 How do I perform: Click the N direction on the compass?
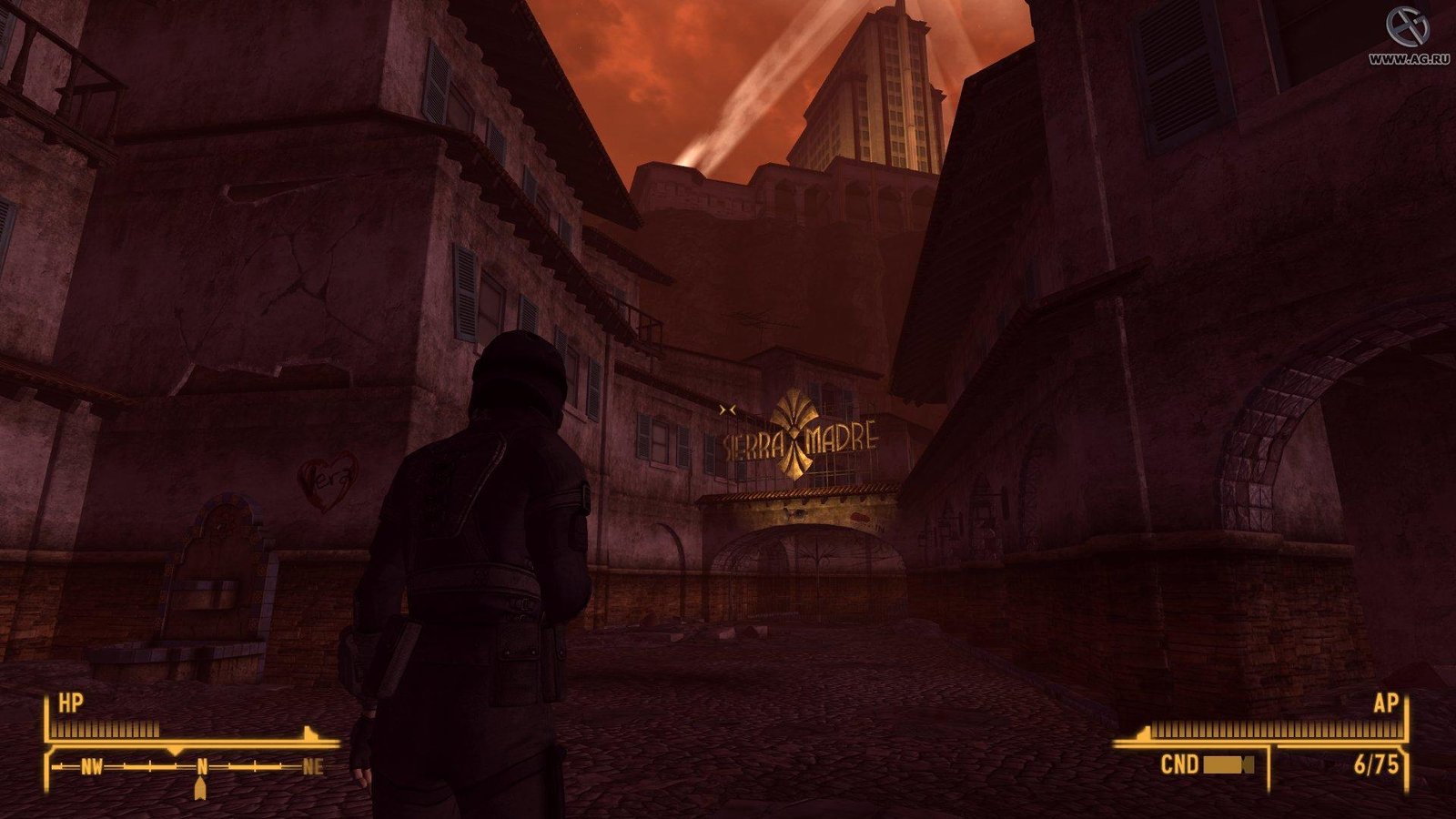[x=202, y=767]
